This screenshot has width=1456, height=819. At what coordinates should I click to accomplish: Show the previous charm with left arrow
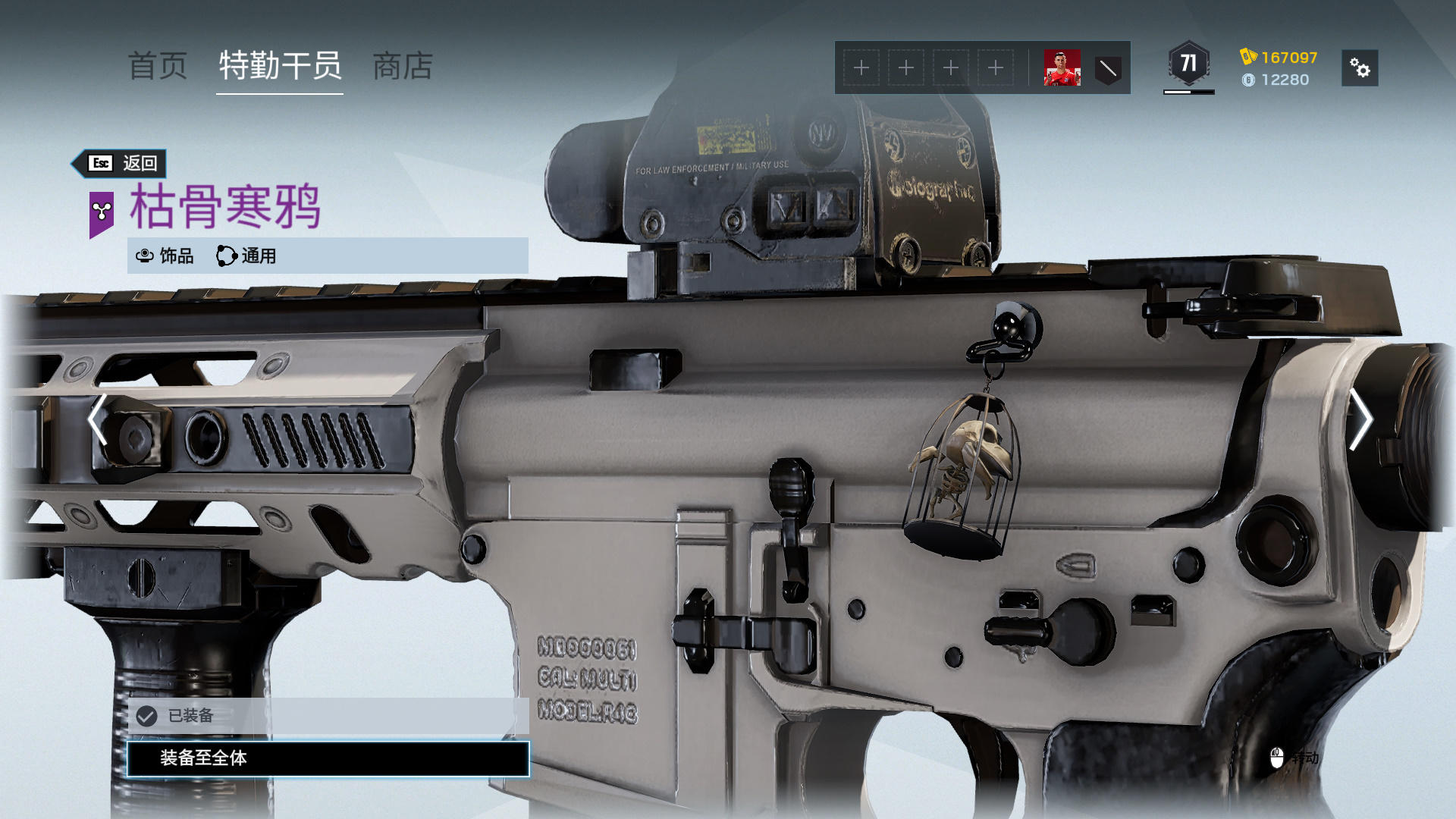click(x=98, y=419)
